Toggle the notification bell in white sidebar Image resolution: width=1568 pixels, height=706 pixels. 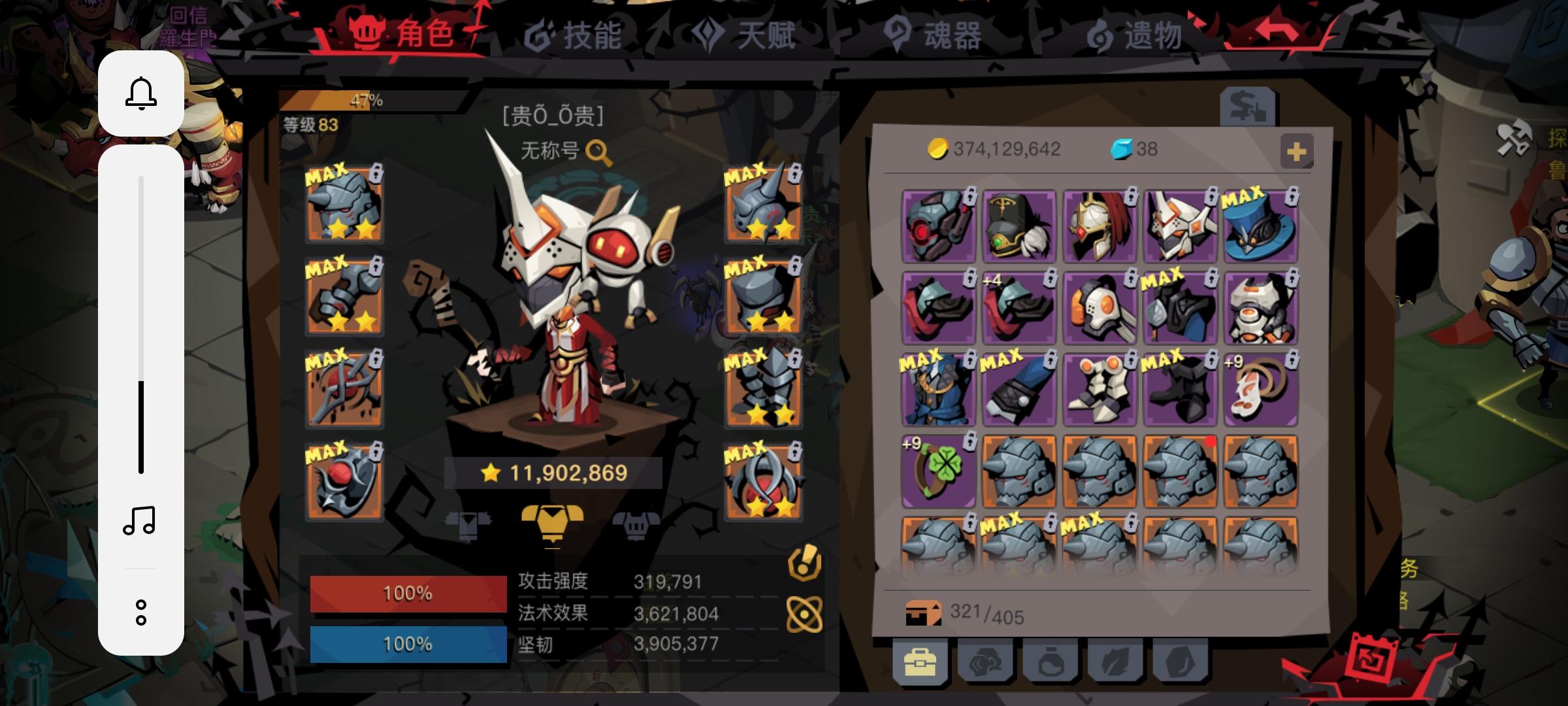[140, 92]
